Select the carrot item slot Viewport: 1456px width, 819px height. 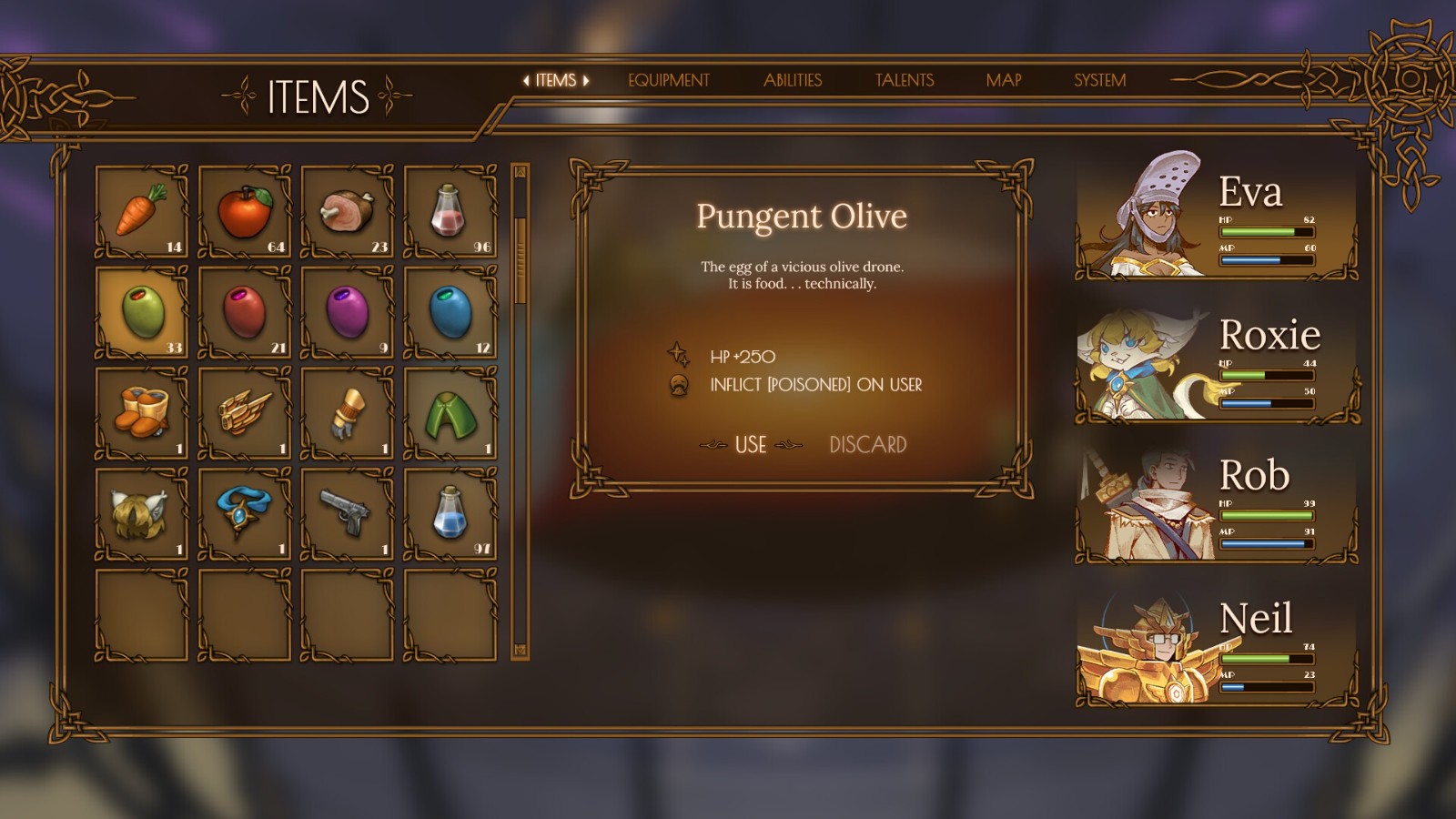(142, 211)
